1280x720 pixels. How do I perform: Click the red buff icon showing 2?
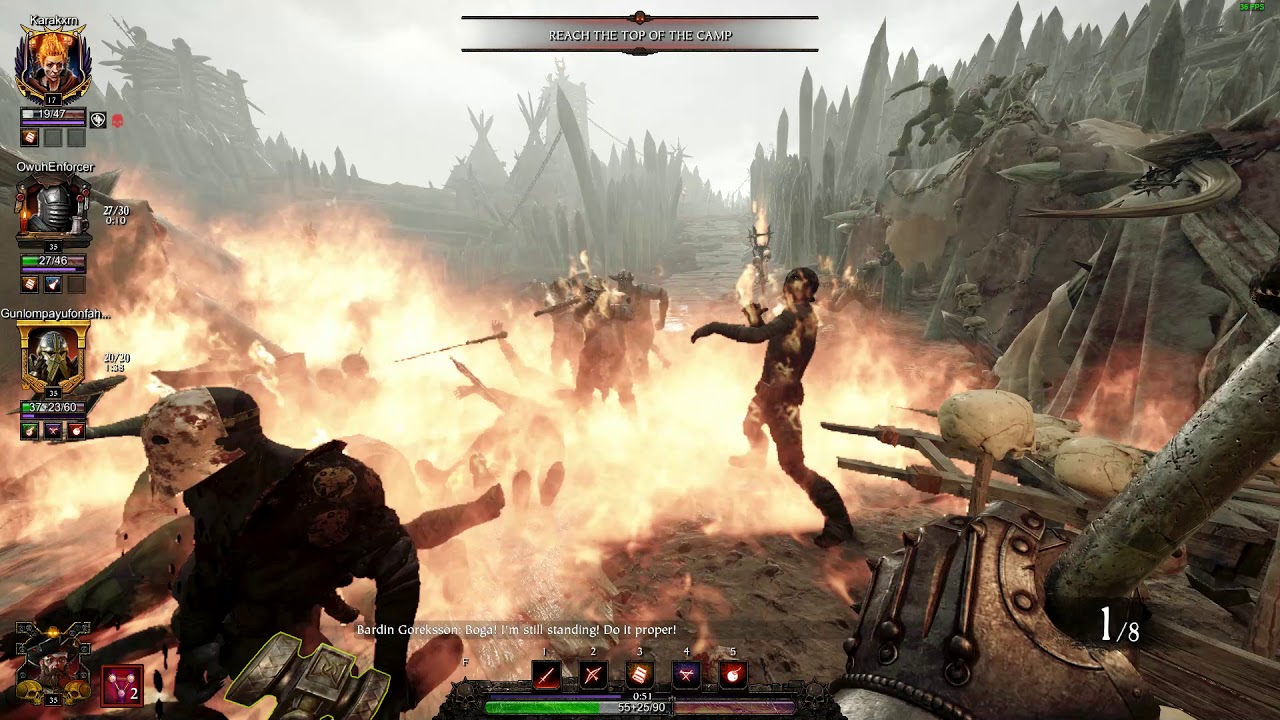pyautogui.click(x=122, y=686)
